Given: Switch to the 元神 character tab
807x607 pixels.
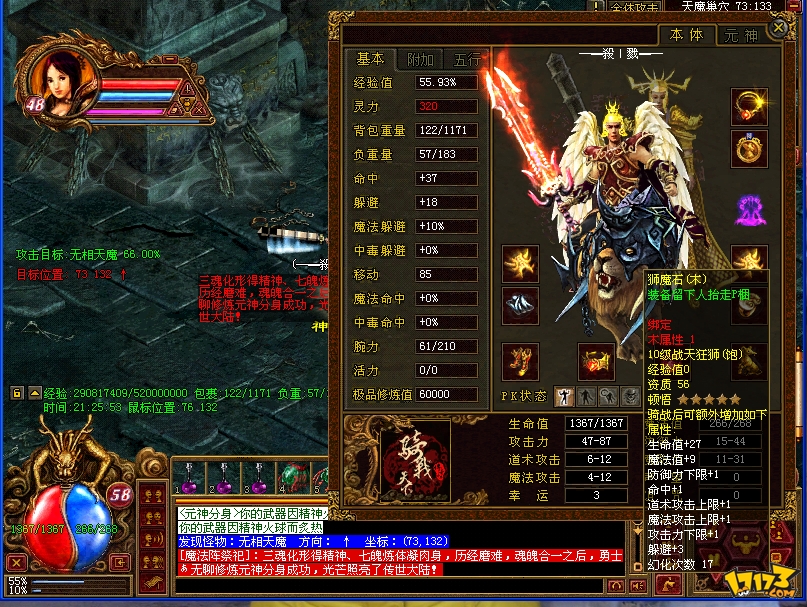Looking at the screenshot, I should [741, 35].
